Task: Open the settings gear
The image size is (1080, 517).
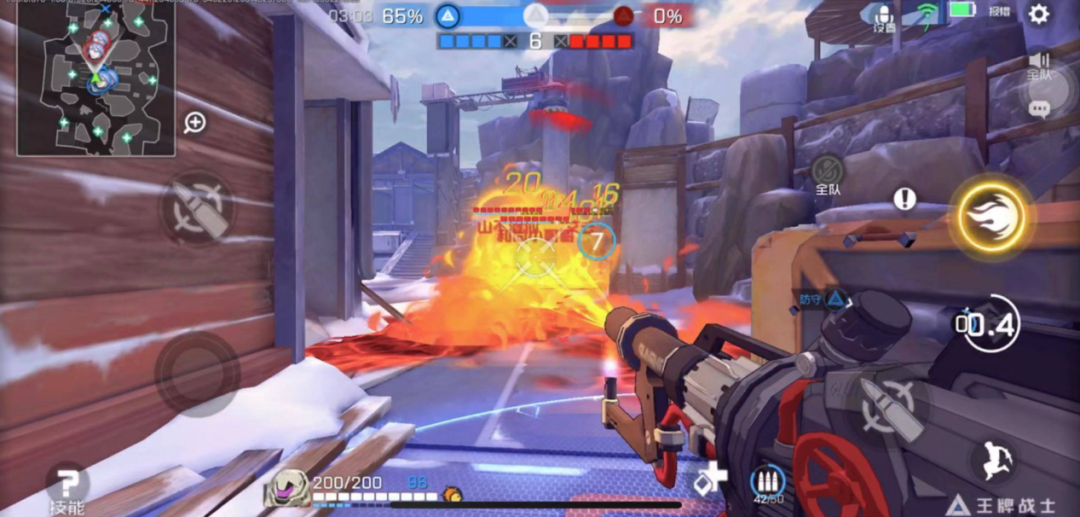Action: pos(1039,14)
